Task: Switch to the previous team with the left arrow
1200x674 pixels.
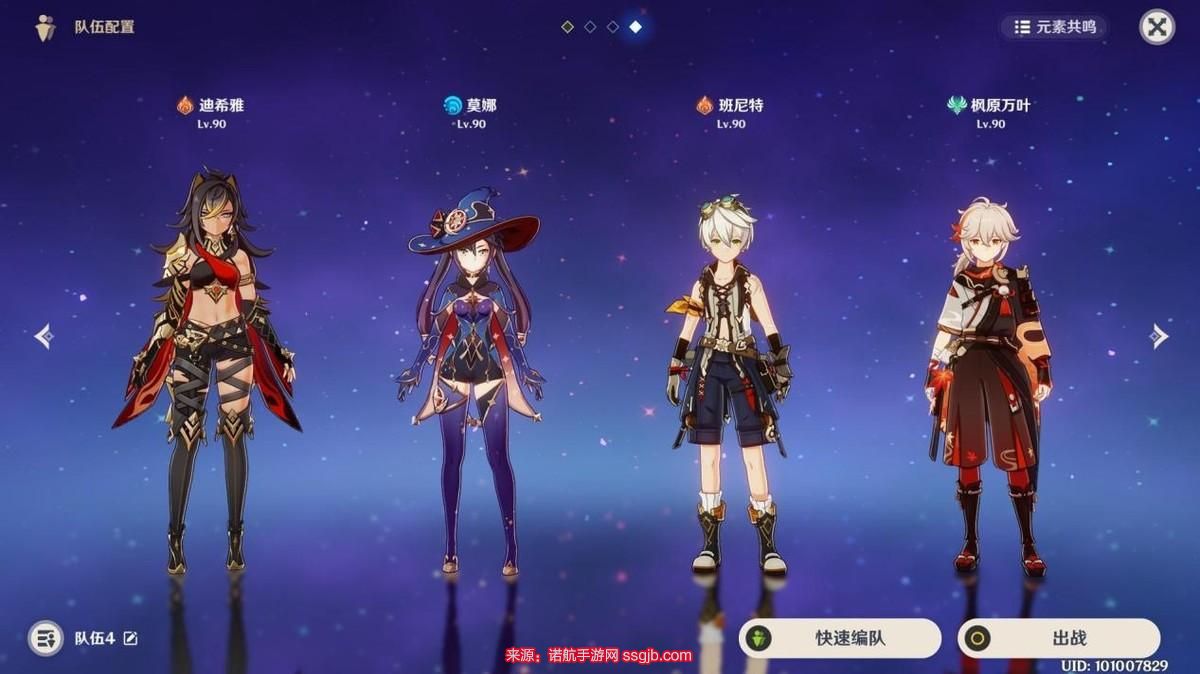Action: pyautogui.click(x=43, y=336)
